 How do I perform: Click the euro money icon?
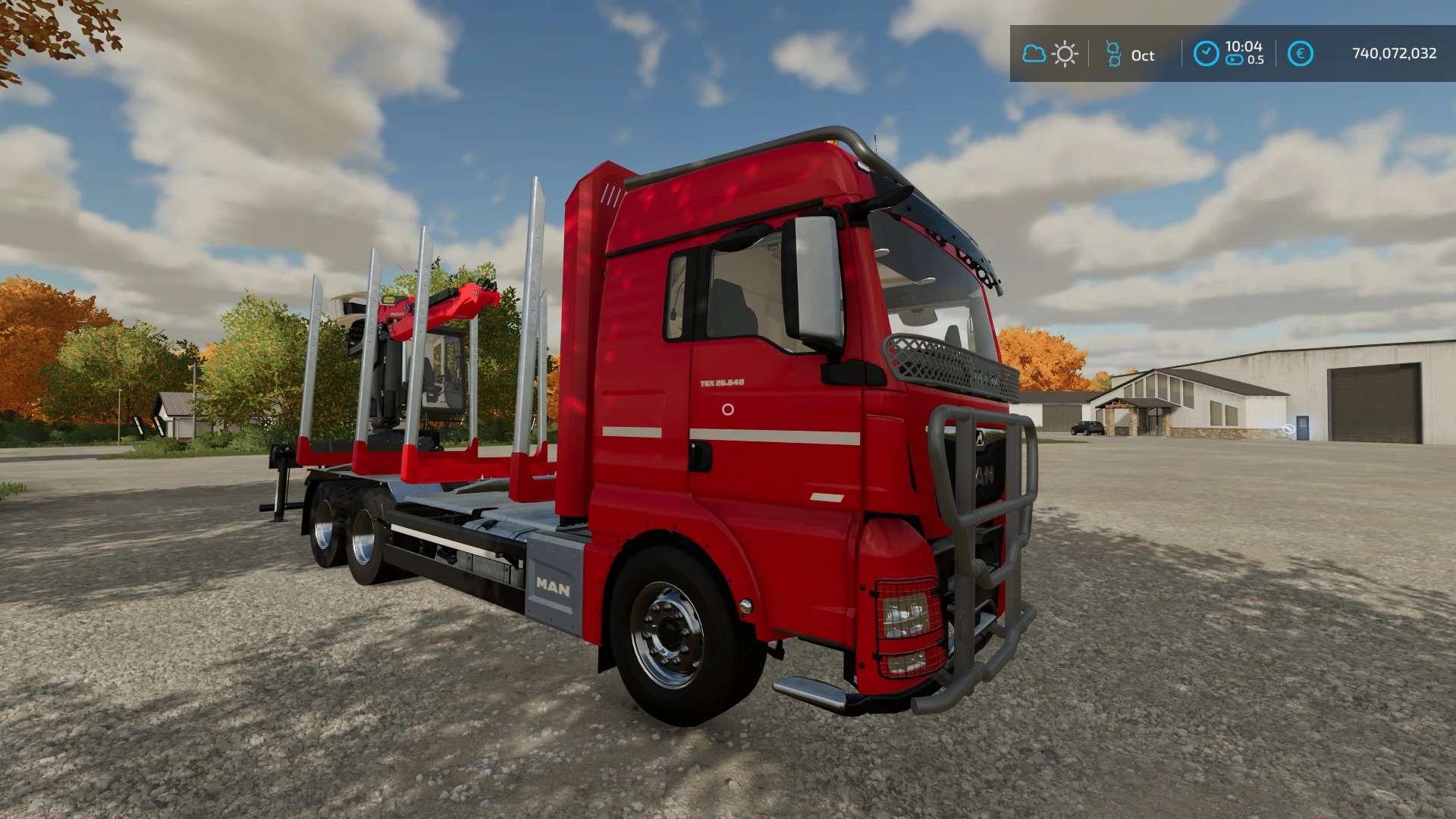click(1300, 54)
